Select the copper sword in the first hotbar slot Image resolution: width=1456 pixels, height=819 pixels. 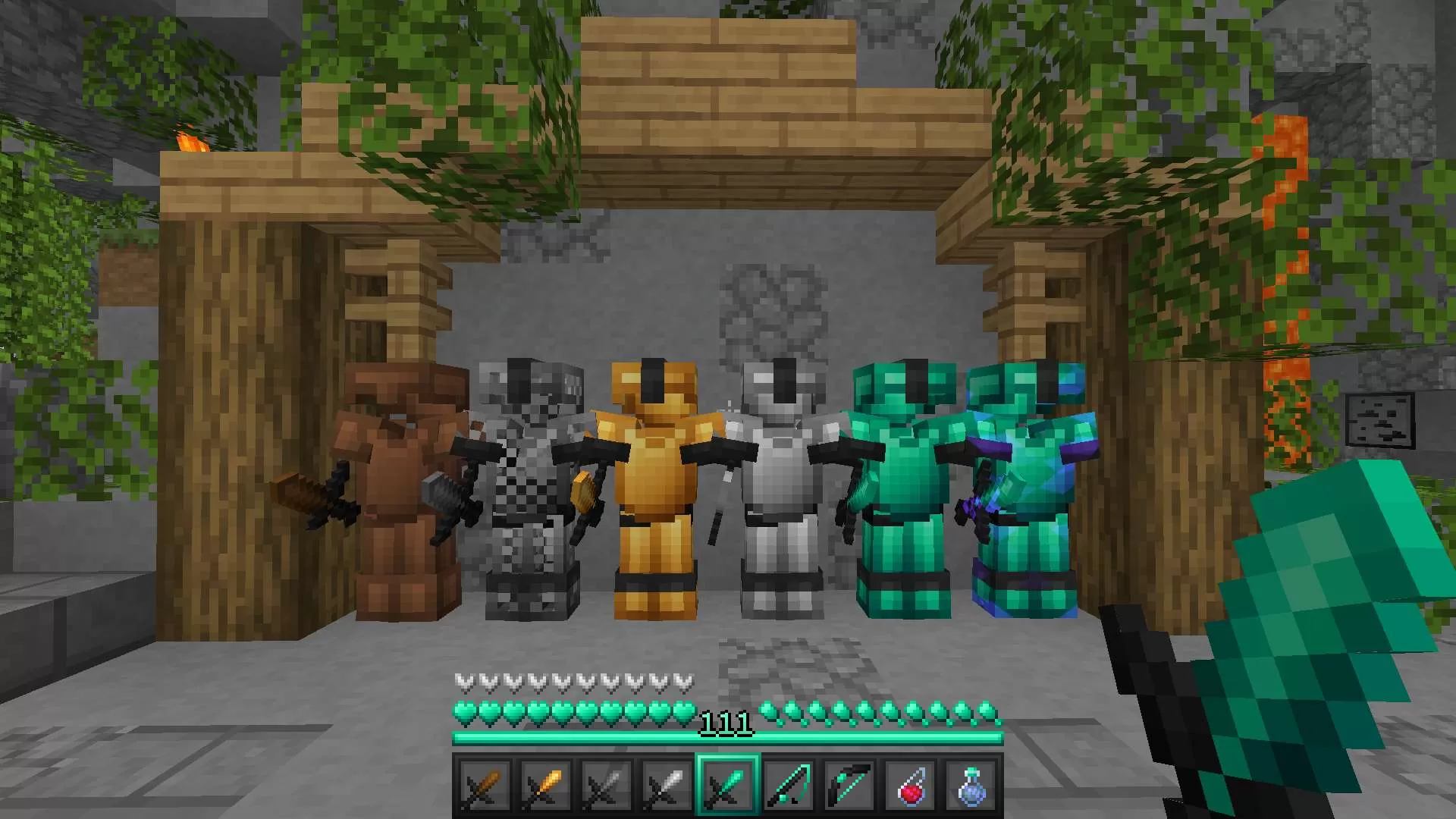tap(485, 785)
